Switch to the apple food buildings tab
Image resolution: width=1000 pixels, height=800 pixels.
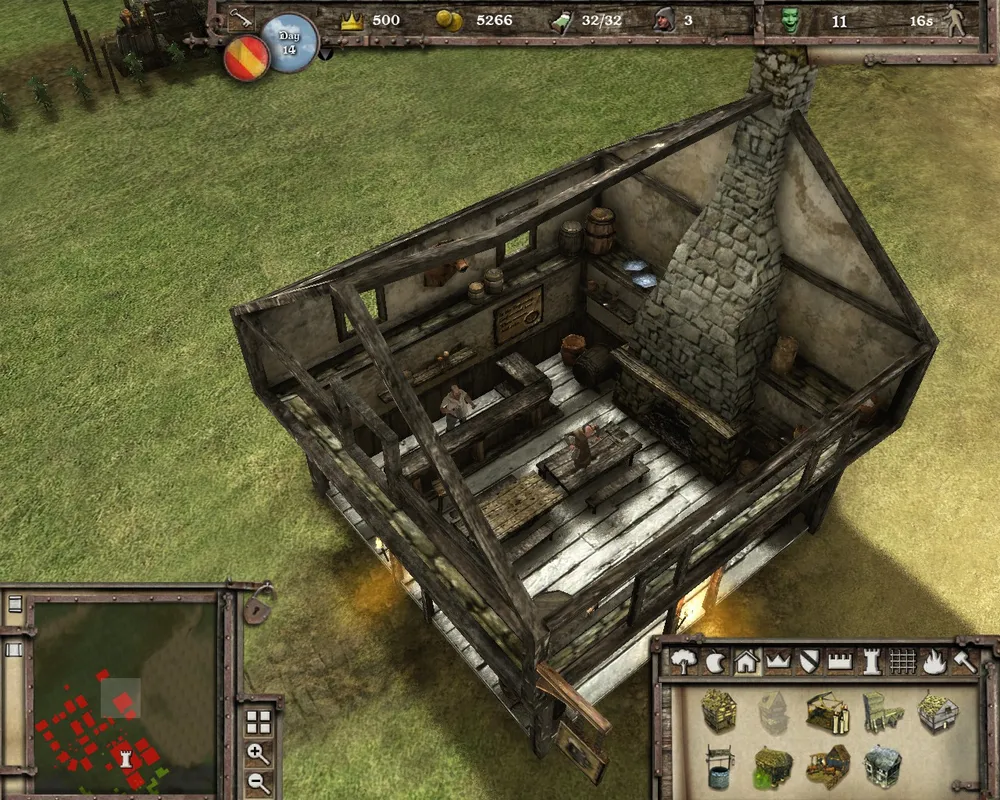click(714, 660)
